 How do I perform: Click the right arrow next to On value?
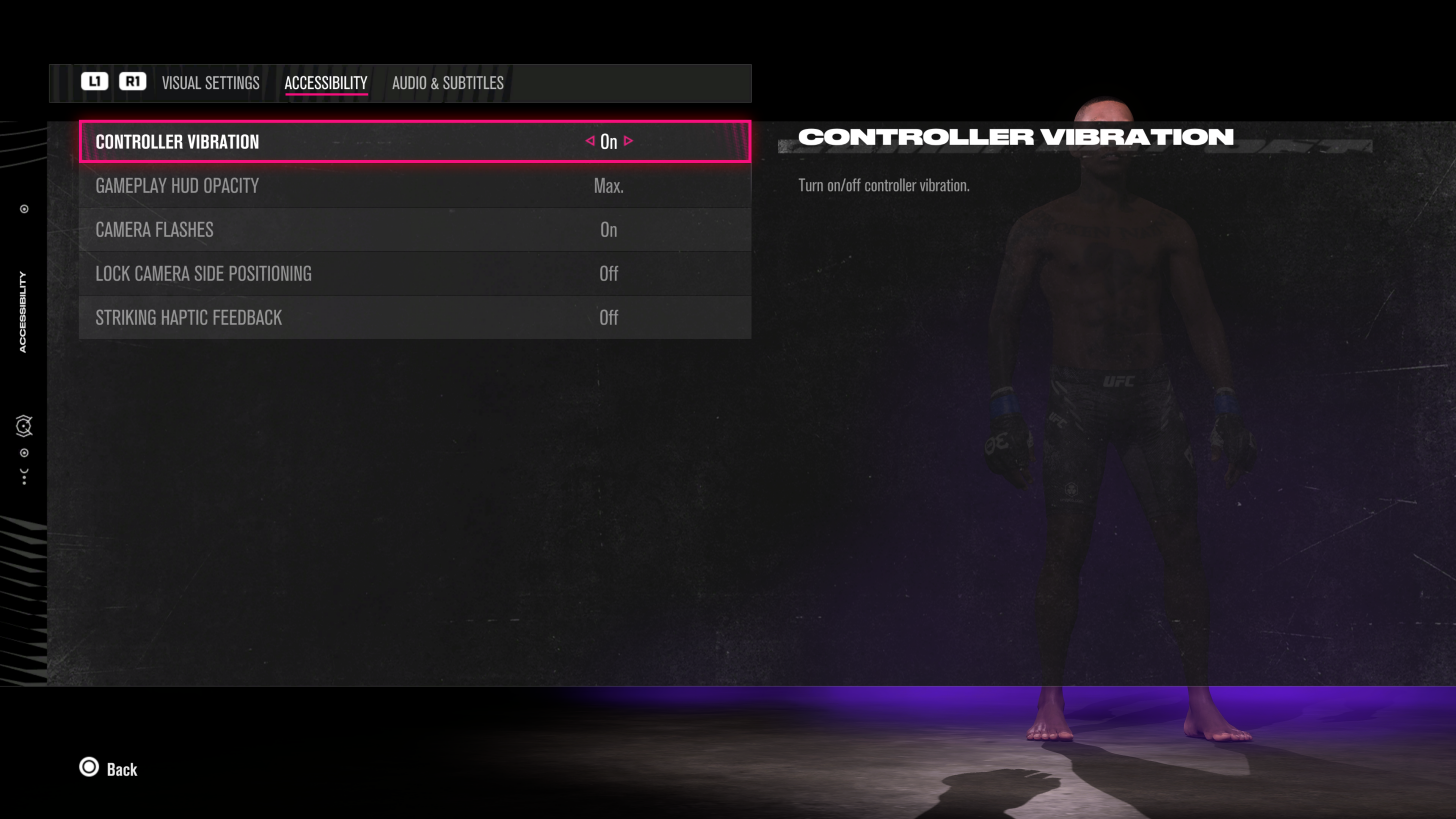tap(628, 141)
